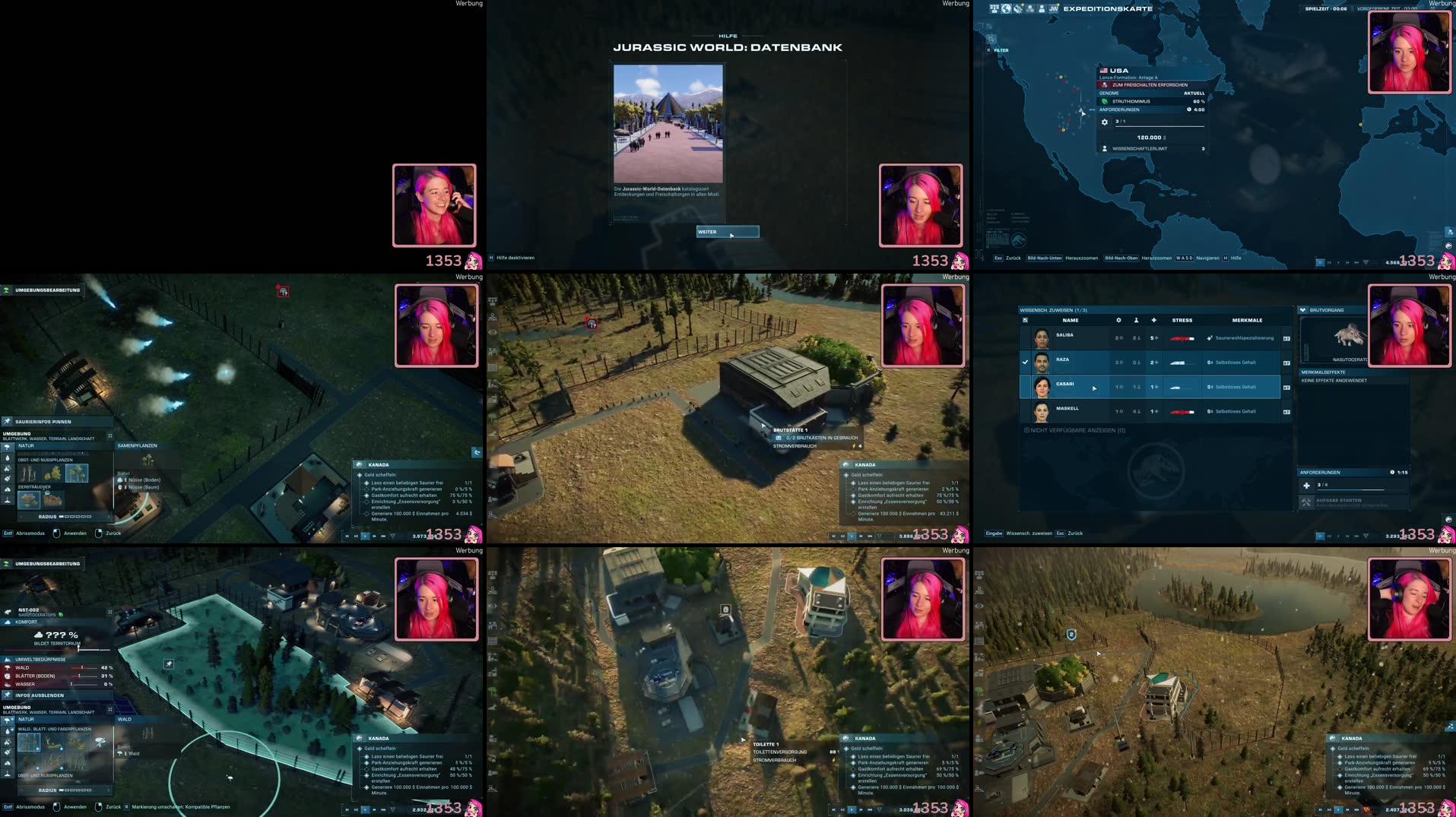Click the no-plants filter icon in the Wald panel
This screenshot has height=817, width=1456.
click(x=100, y=742)
